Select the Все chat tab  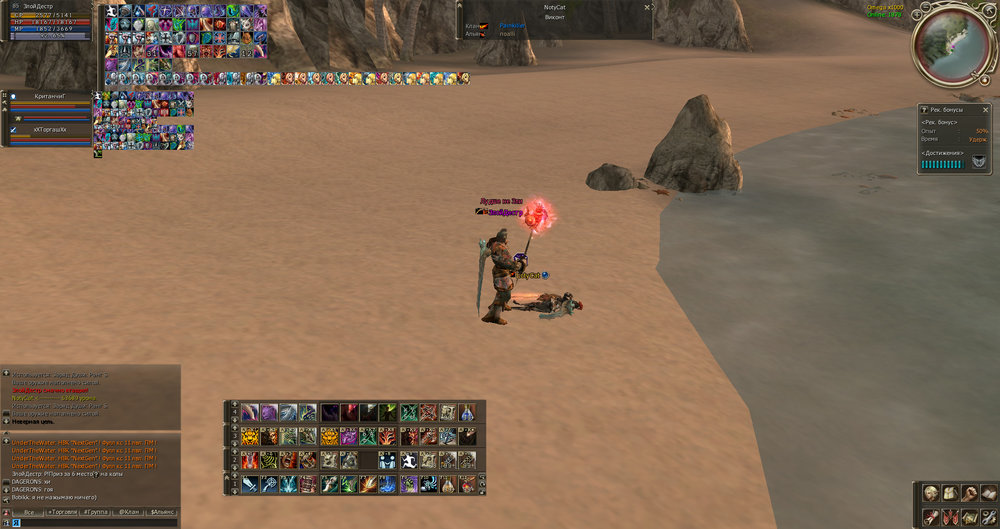[x=28, y=512]
